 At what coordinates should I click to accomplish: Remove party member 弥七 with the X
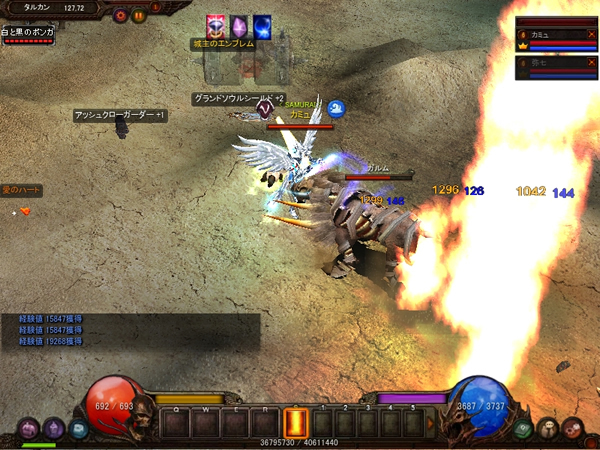(x=591, y=62)
